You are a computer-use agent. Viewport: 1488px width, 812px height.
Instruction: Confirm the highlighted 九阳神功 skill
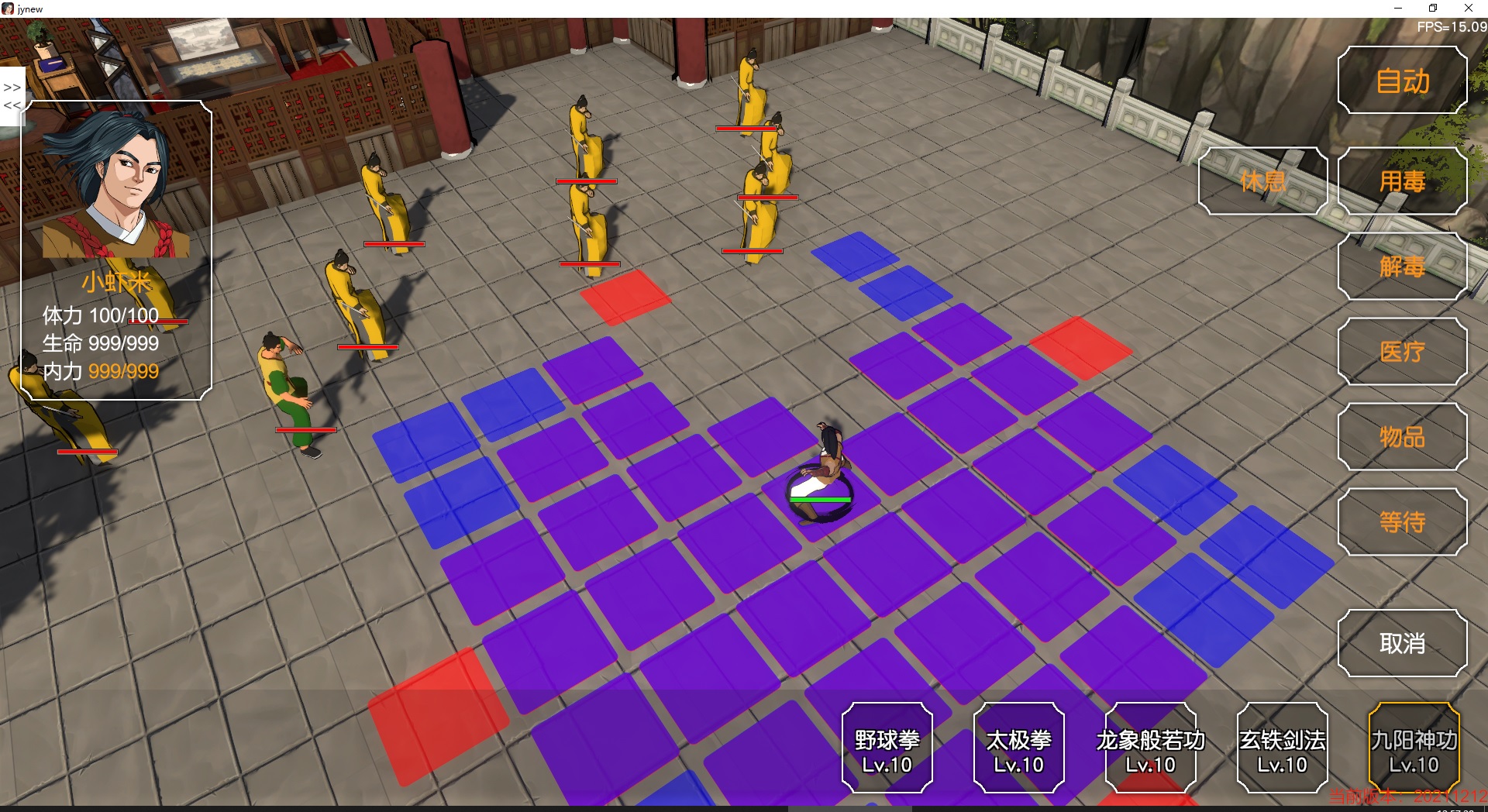click(x=1414, y=748)
